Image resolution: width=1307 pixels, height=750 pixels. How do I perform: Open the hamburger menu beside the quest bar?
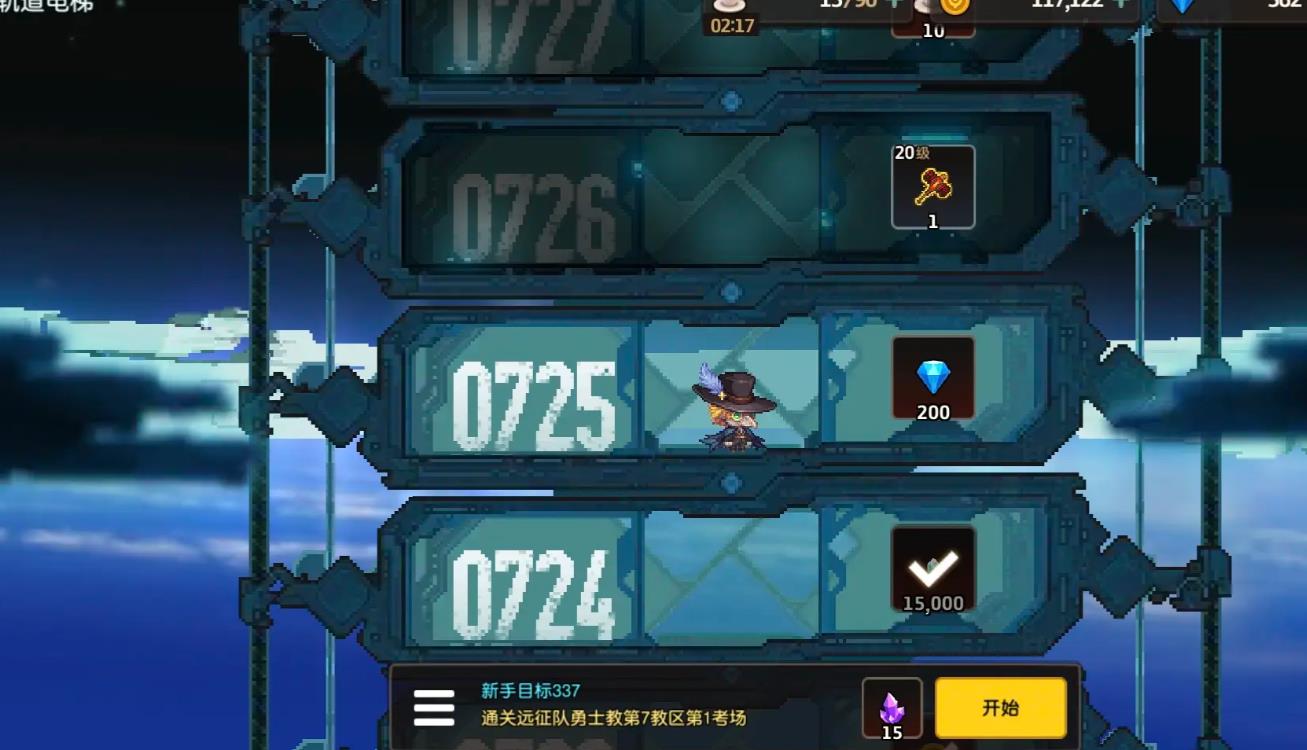[x=432, y=708]
